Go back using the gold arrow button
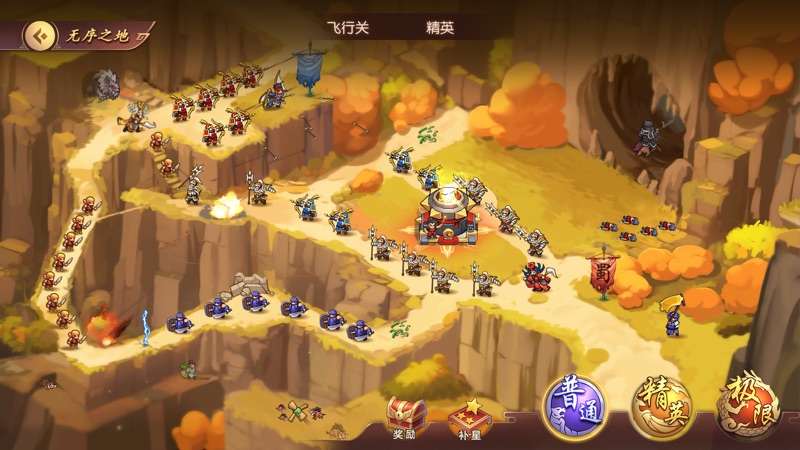The width and height of the screenshot is (800, 450). 39,37
